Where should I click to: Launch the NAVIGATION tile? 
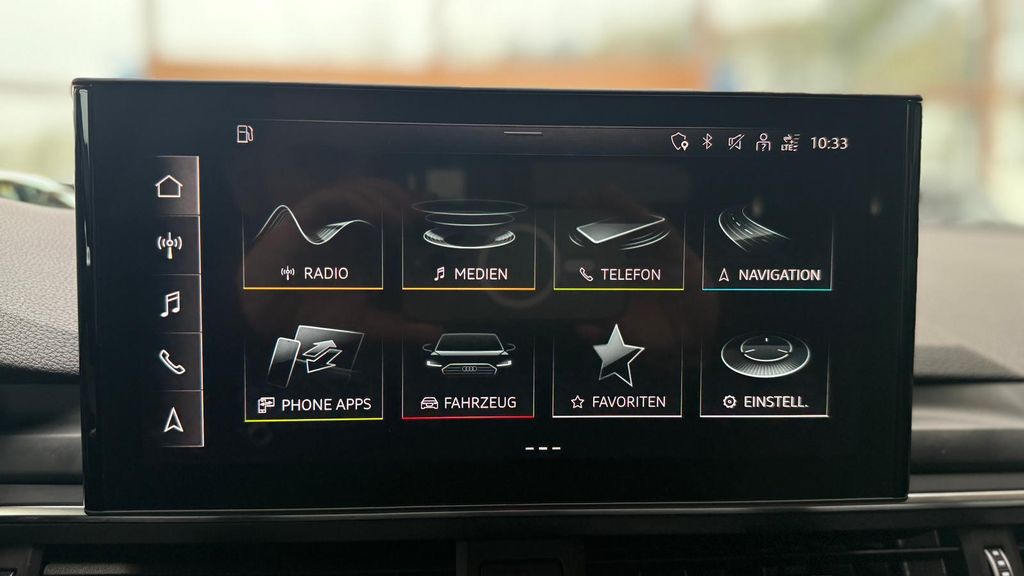[767, 247]
